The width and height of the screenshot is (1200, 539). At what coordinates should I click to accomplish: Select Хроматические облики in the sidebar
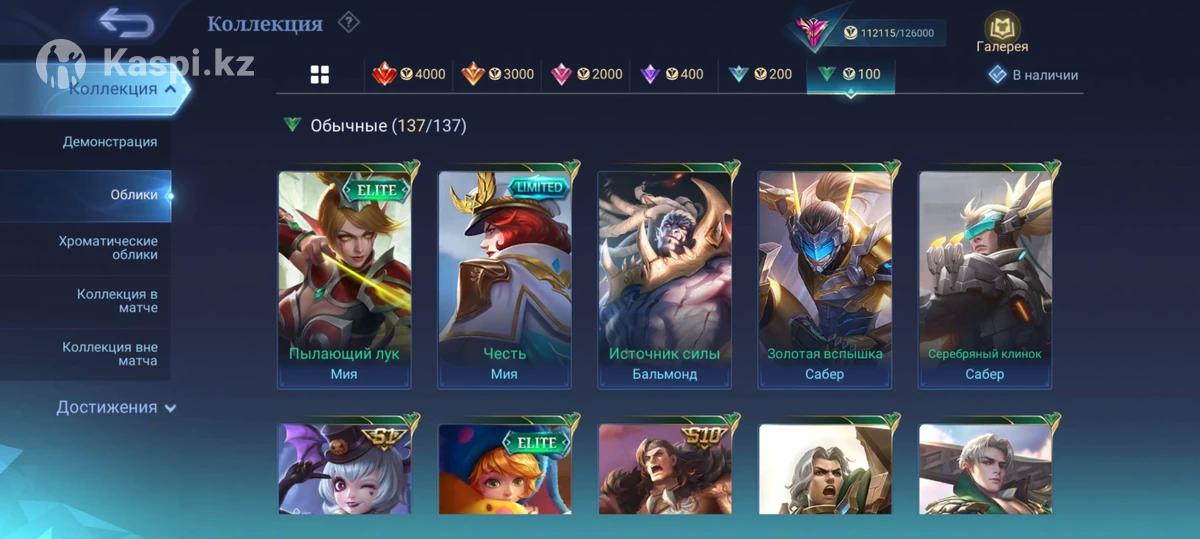108,248
